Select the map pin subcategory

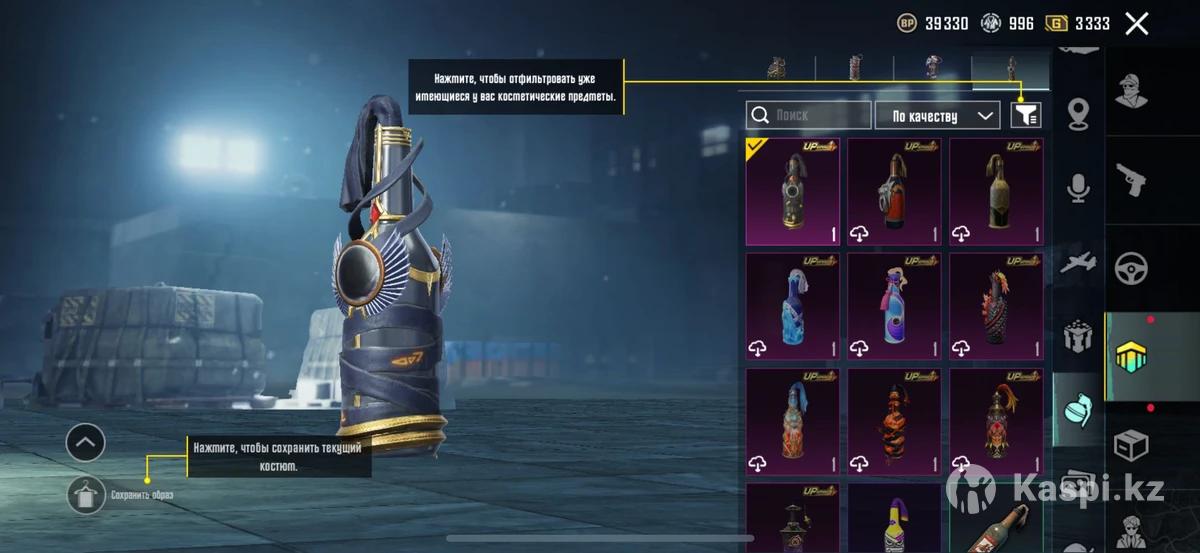coord(1078,113)
